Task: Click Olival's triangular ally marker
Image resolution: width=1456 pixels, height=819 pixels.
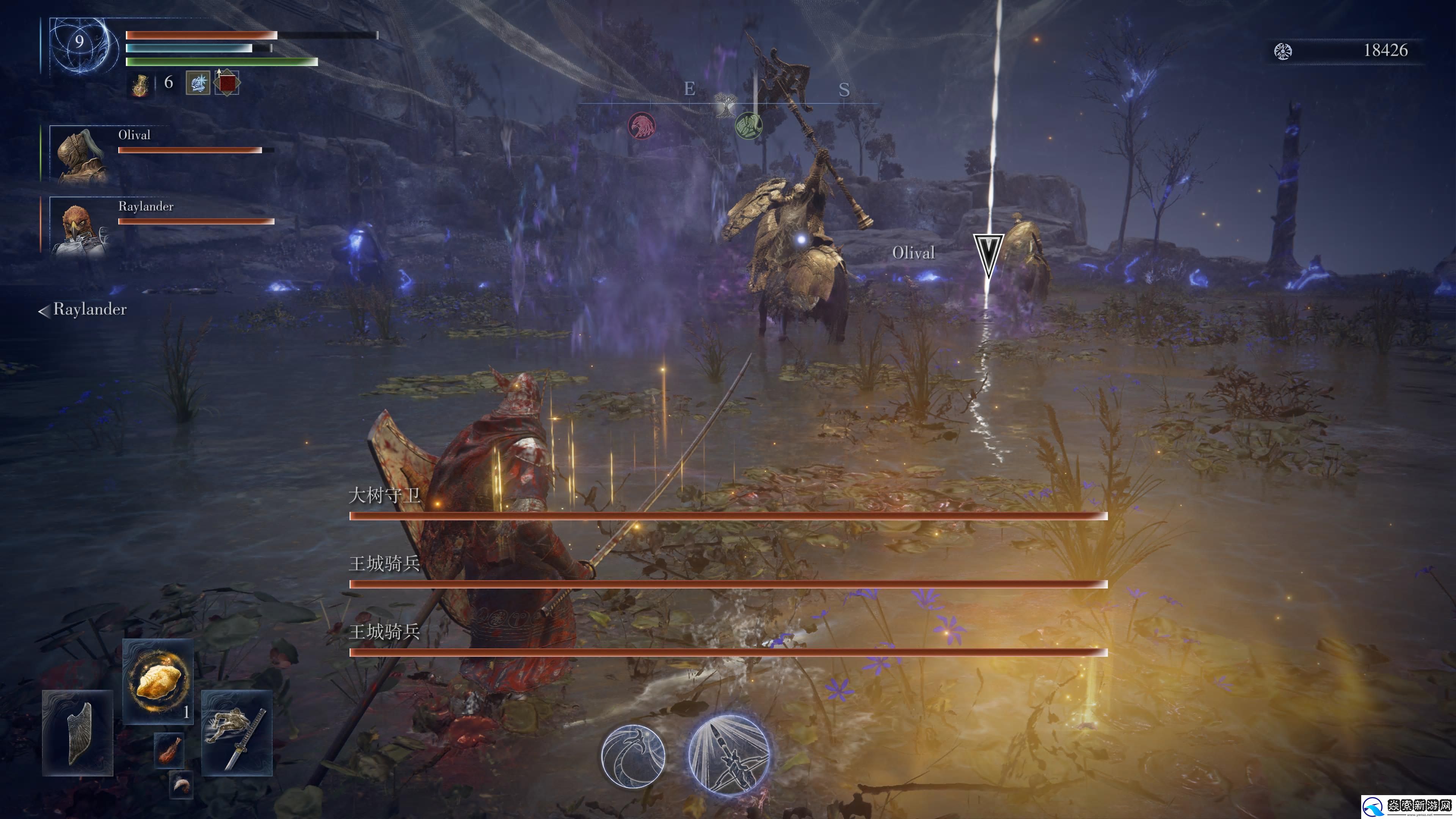Action: (x=988, y=254)
